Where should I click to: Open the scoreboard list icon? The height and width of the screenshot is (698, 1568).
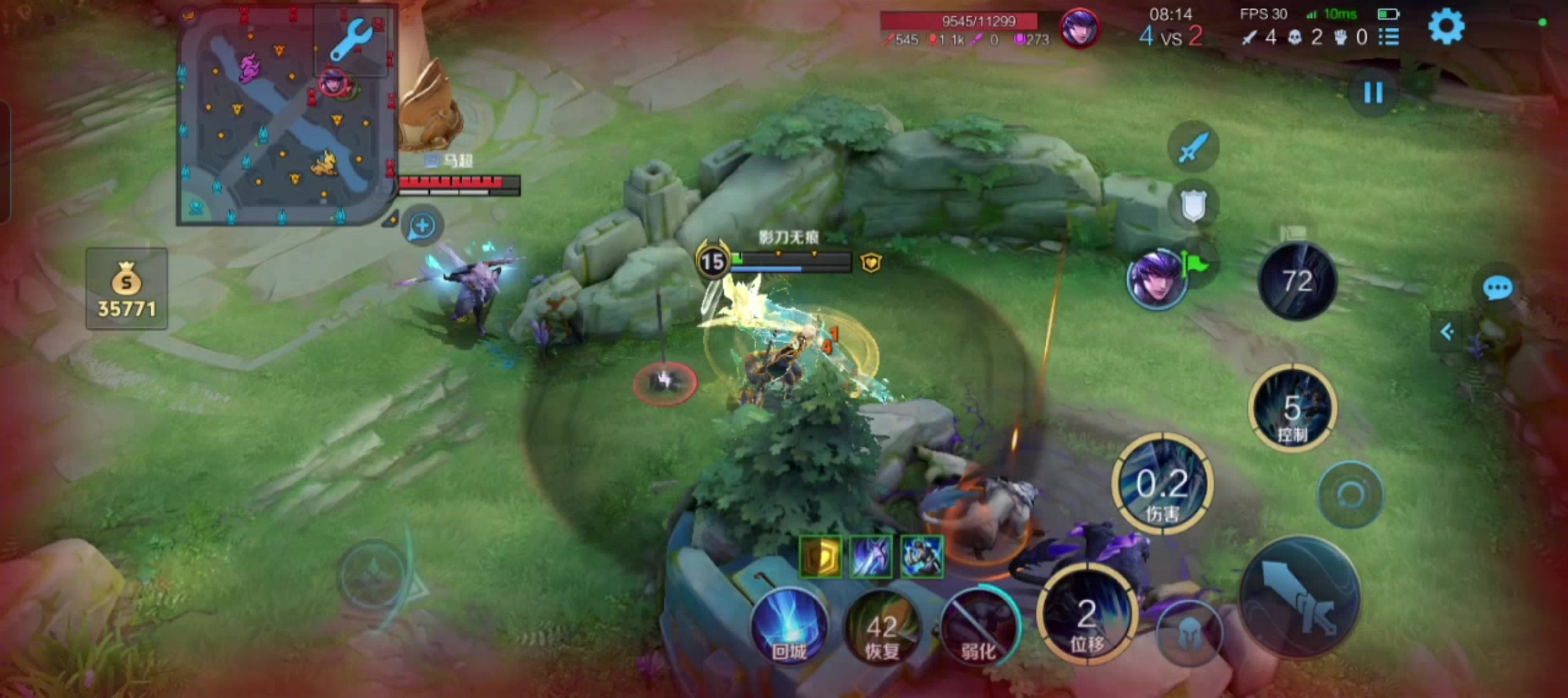(x=1389, y=37)
